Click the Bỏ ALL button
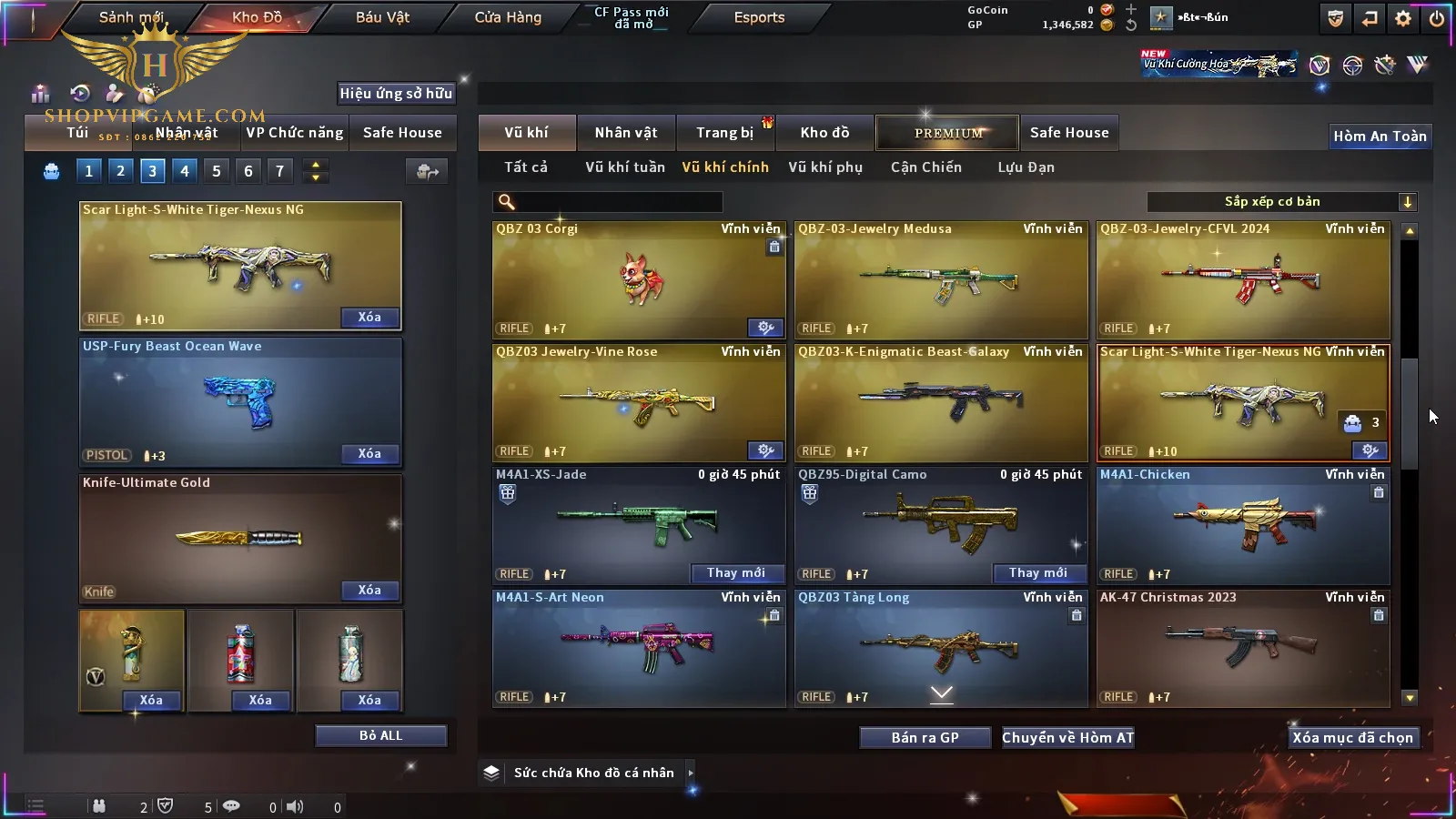 pos(380,735)
